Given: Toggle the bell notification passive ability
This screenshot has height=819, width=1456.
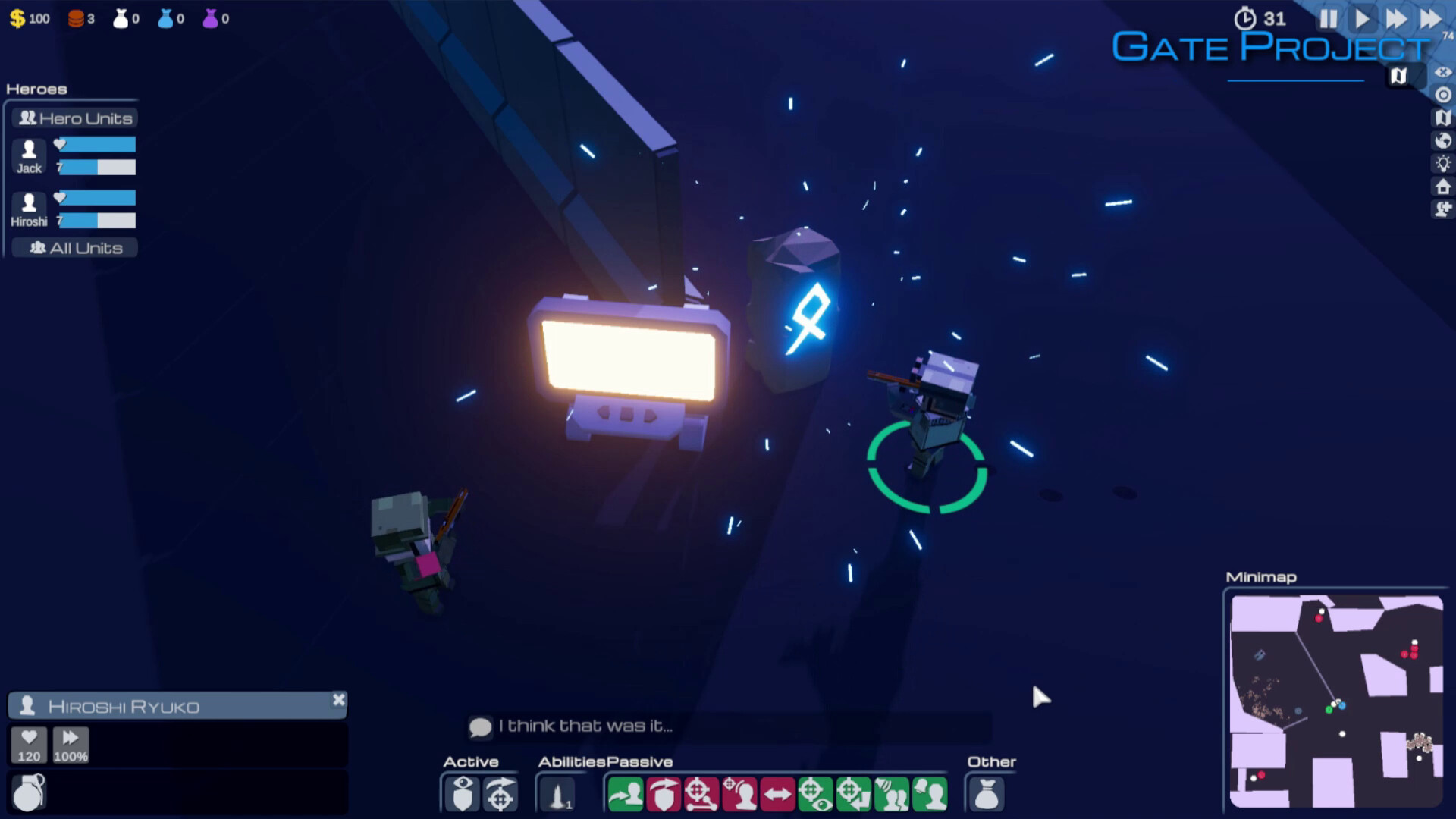Looking at the screenshot, I should 929,795.
